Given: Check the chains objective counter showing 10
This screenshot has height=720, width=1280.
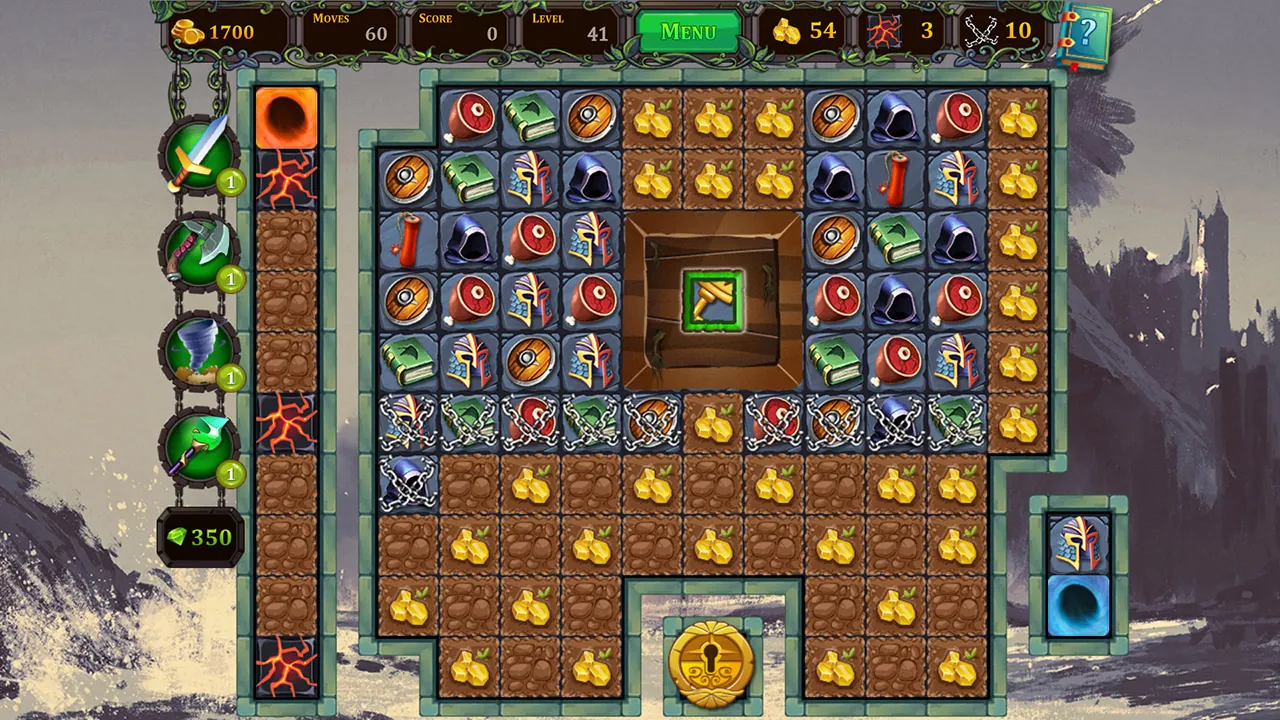Looking at the screenshot, I should point(997,31).
